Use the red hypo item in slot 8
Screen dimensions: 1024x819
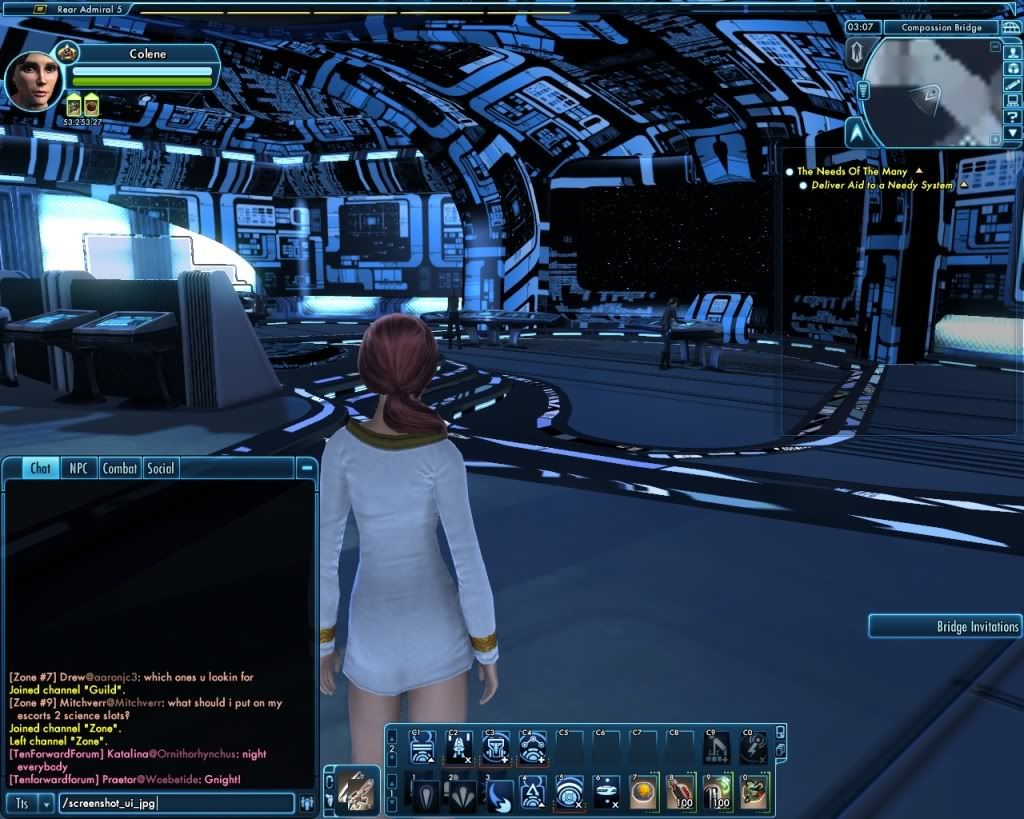click(x=680, y=792)
